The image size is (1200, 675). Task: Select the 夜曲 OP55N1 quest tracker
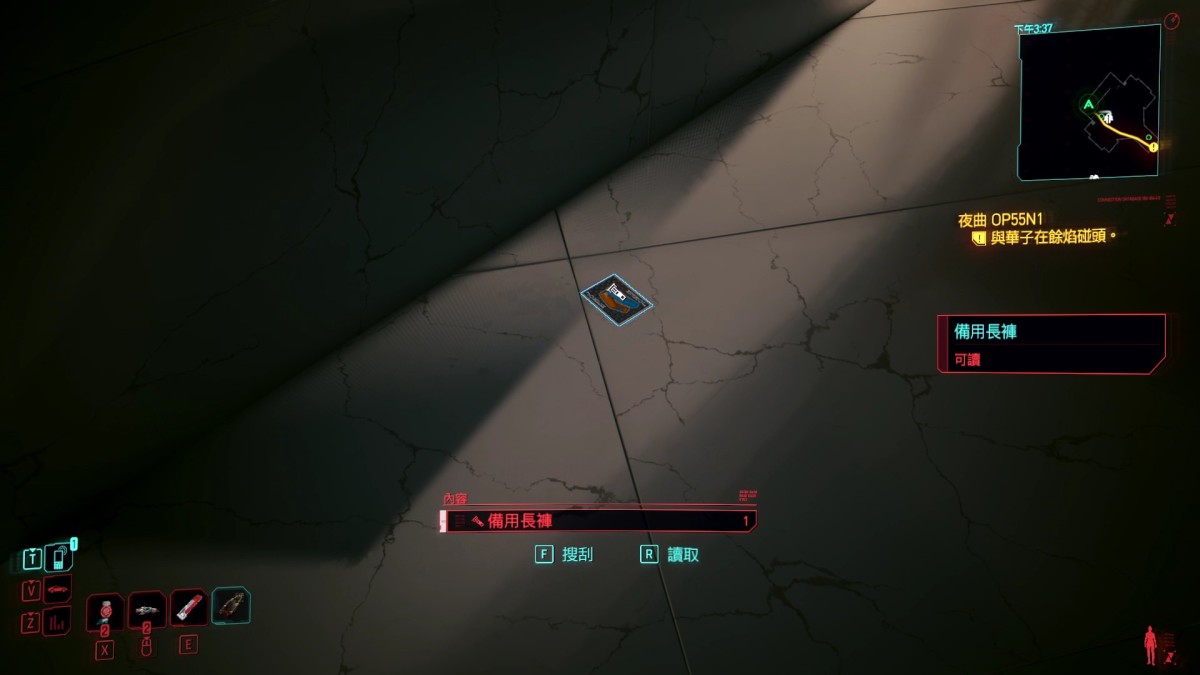tap(1015, 219)
